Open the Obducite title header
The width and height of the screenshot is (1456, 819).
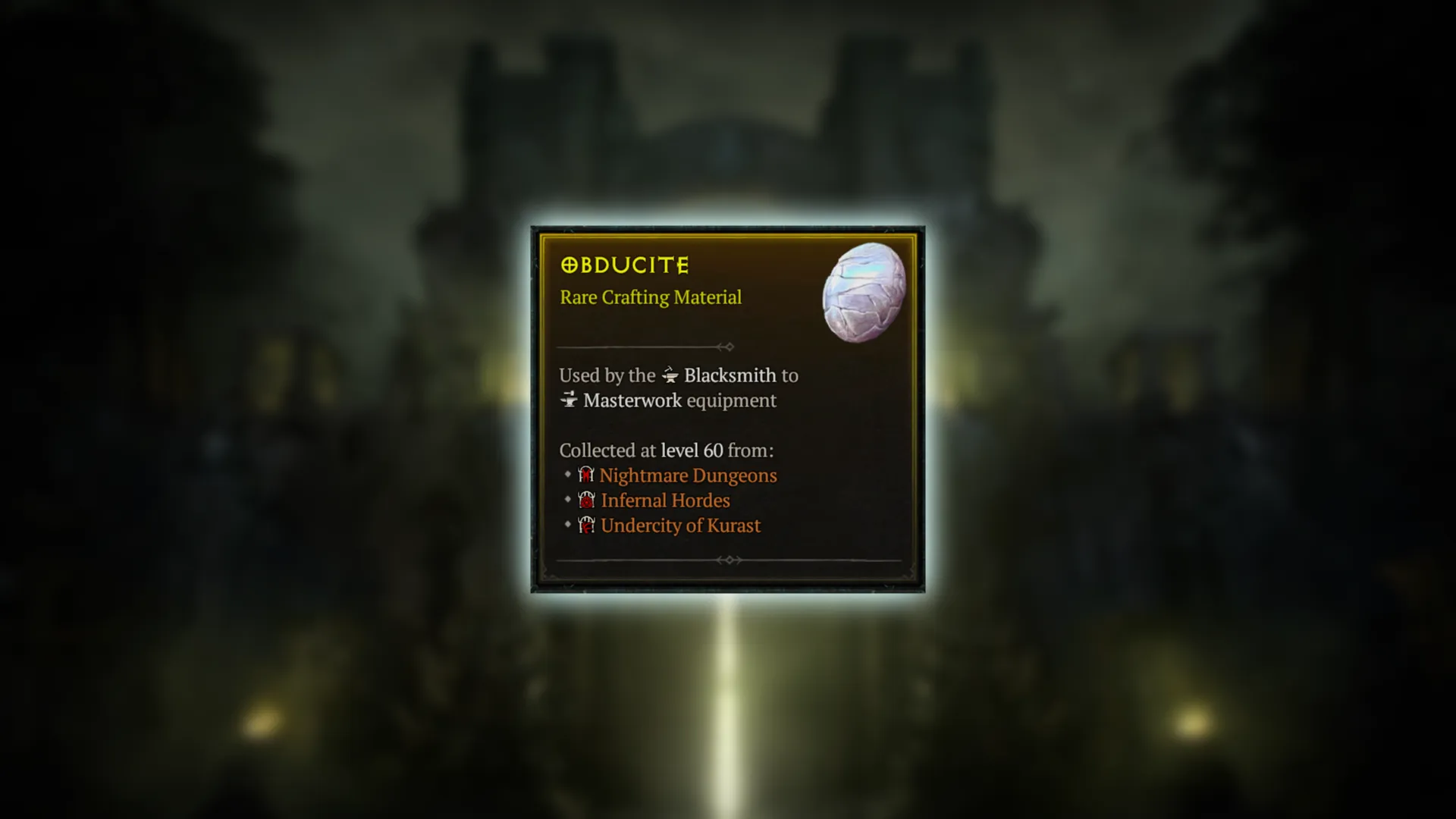click(624, 265)
